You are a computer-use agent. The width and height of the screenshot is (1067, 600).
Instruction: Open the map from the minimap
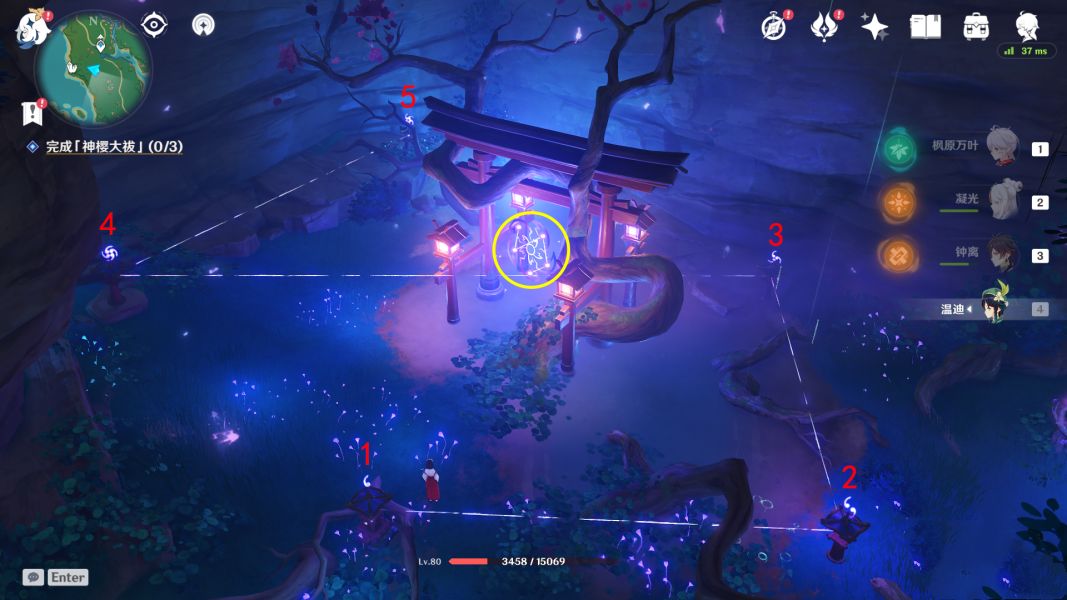click(x=93, y=64)
